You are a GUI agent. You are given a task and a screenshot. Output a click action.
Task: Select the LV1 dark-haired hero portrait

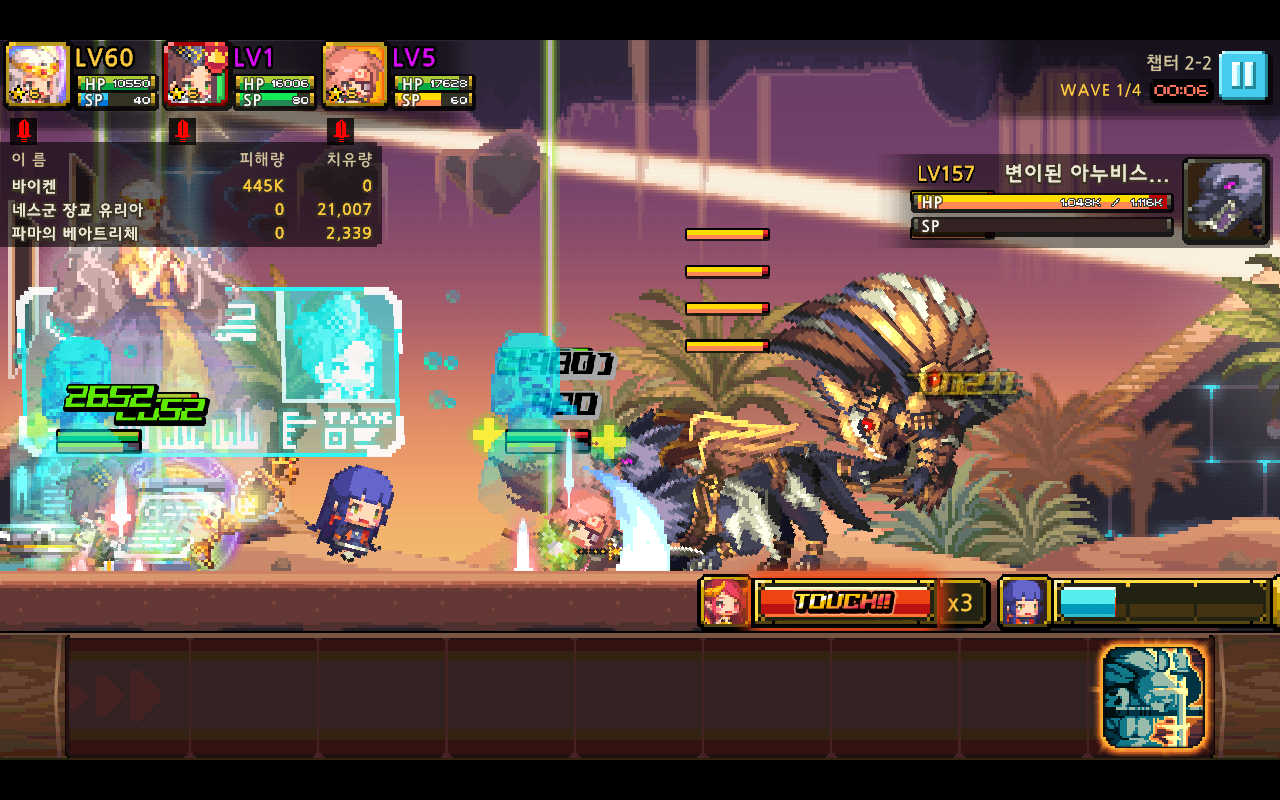point(196,75)
